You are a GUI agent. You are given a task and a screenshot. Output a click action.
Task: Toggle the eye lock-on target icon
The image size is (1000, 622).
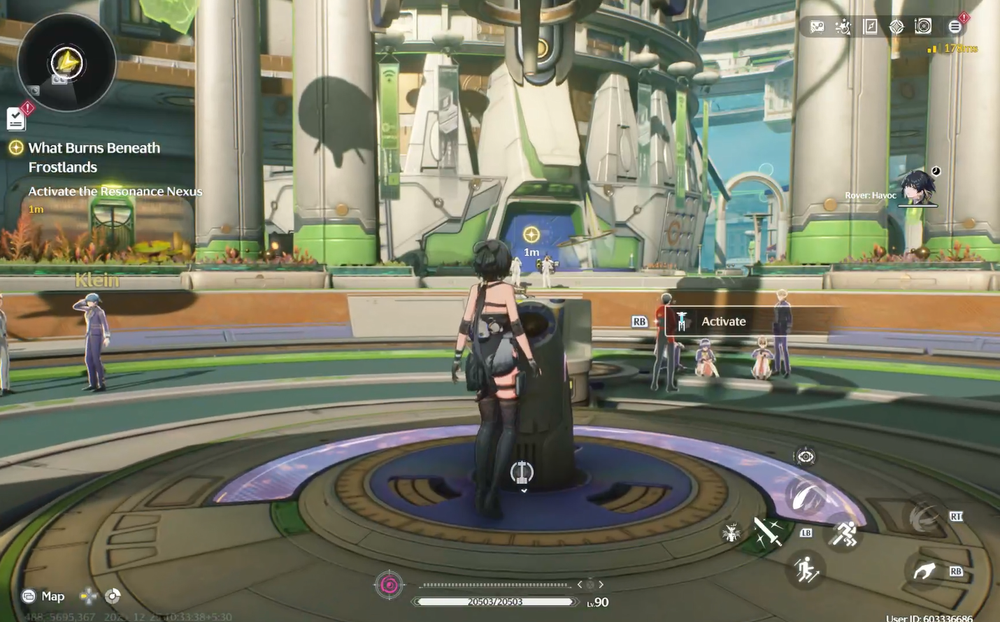click(805, 457)
